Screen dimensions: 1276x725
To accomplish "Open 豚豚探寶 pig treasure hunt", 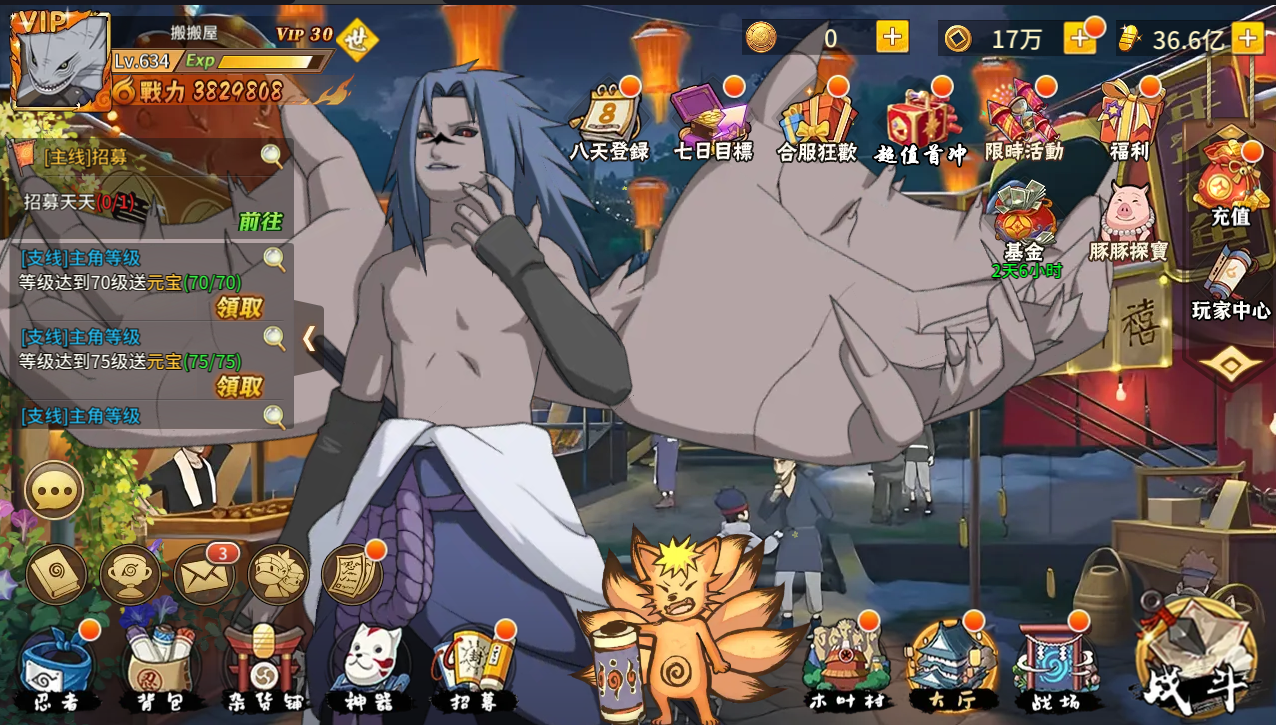I will tap(1128, 222).
